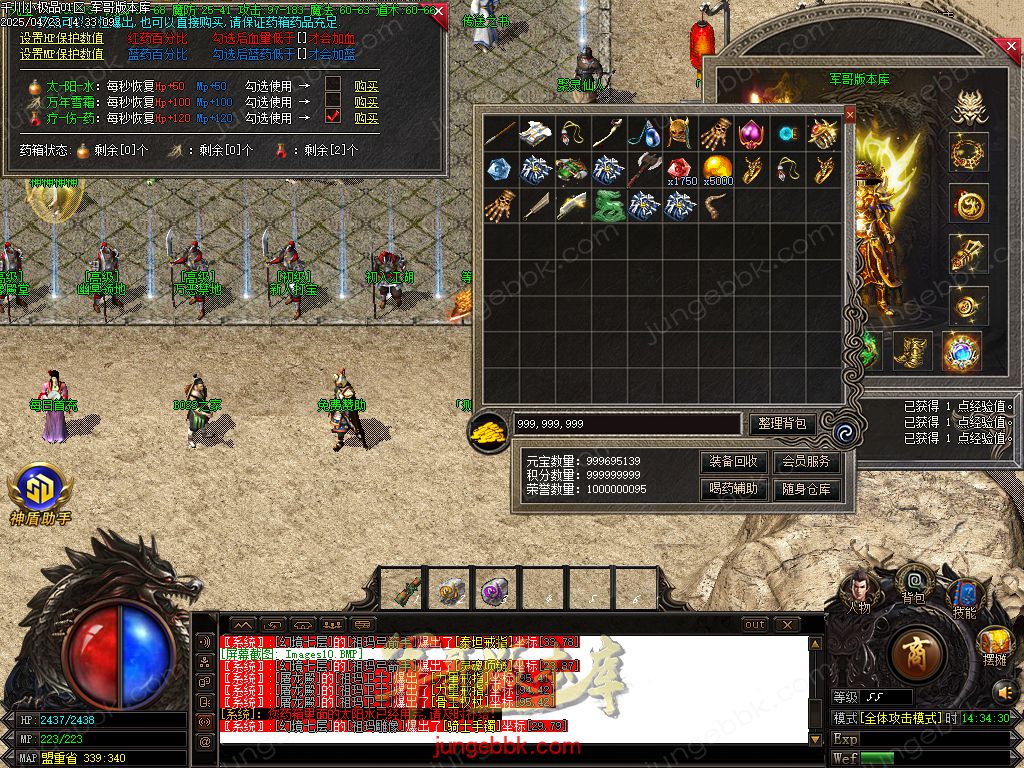Tick the 太阳水 use checkbox
Image resolution: width=1024 pixels, height=768 pixels.
(333, 85)
